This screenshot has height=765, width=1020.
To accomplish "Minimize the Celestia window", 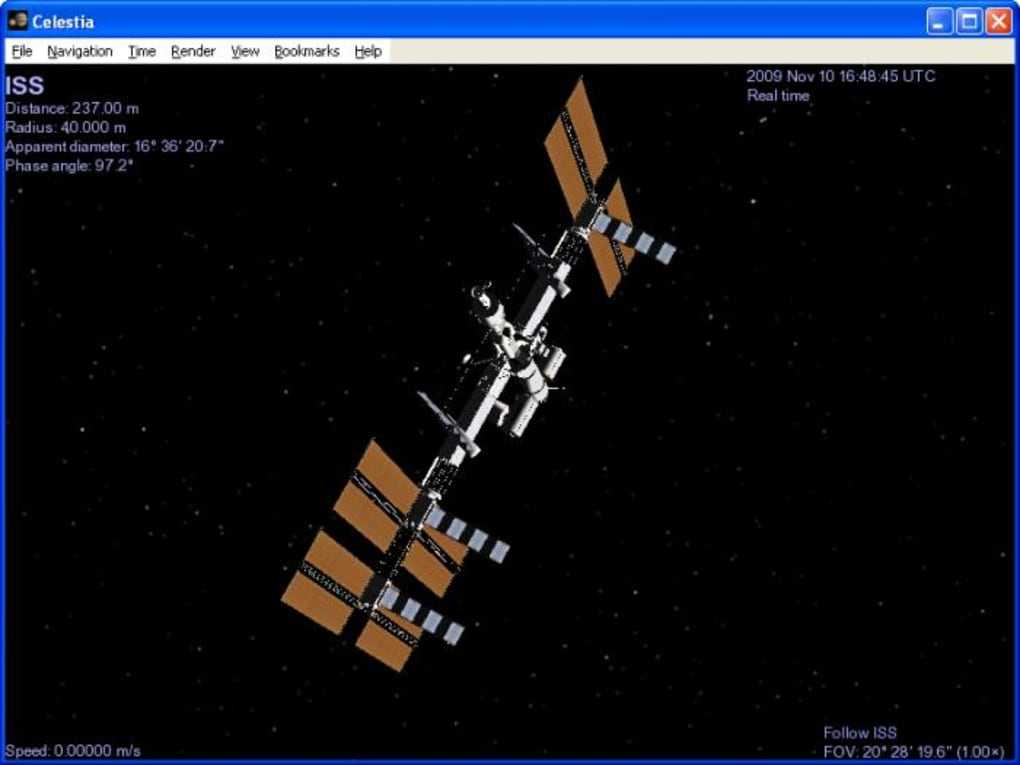I will click(940, 21).
